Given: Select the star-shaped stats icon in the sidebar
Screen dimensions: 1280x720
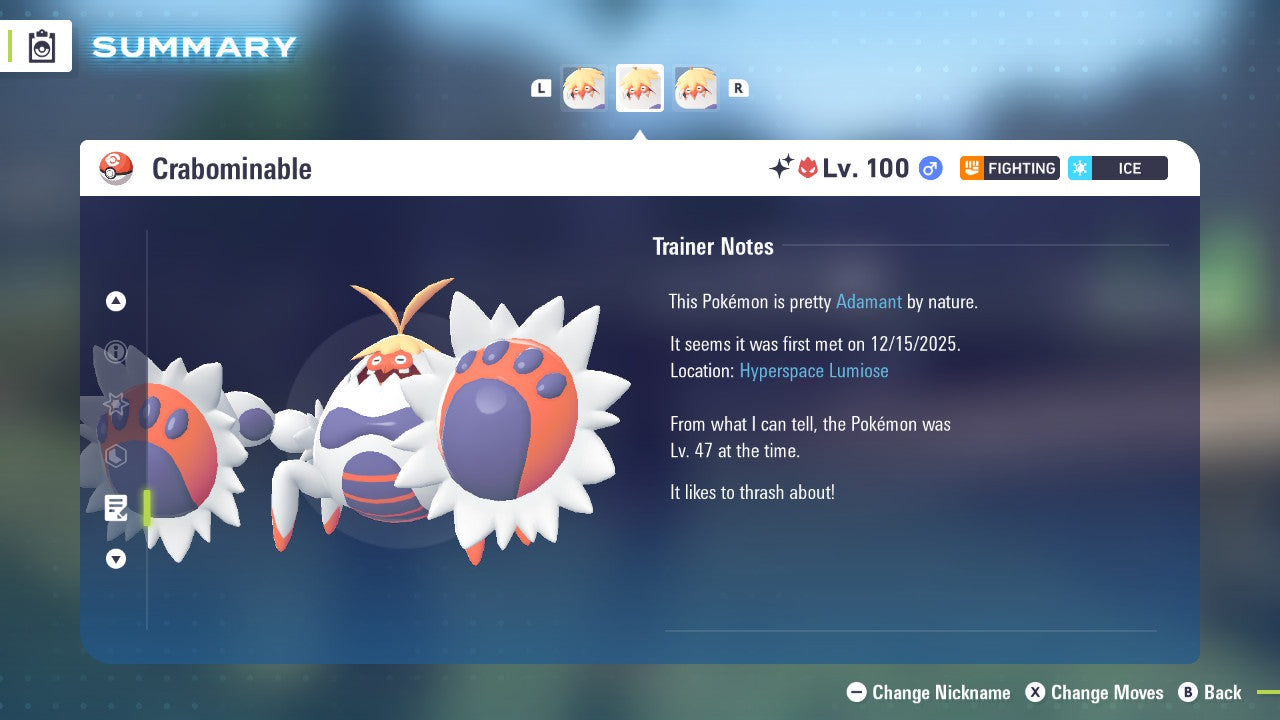Looking at the screenshot, I should point(115,405).
